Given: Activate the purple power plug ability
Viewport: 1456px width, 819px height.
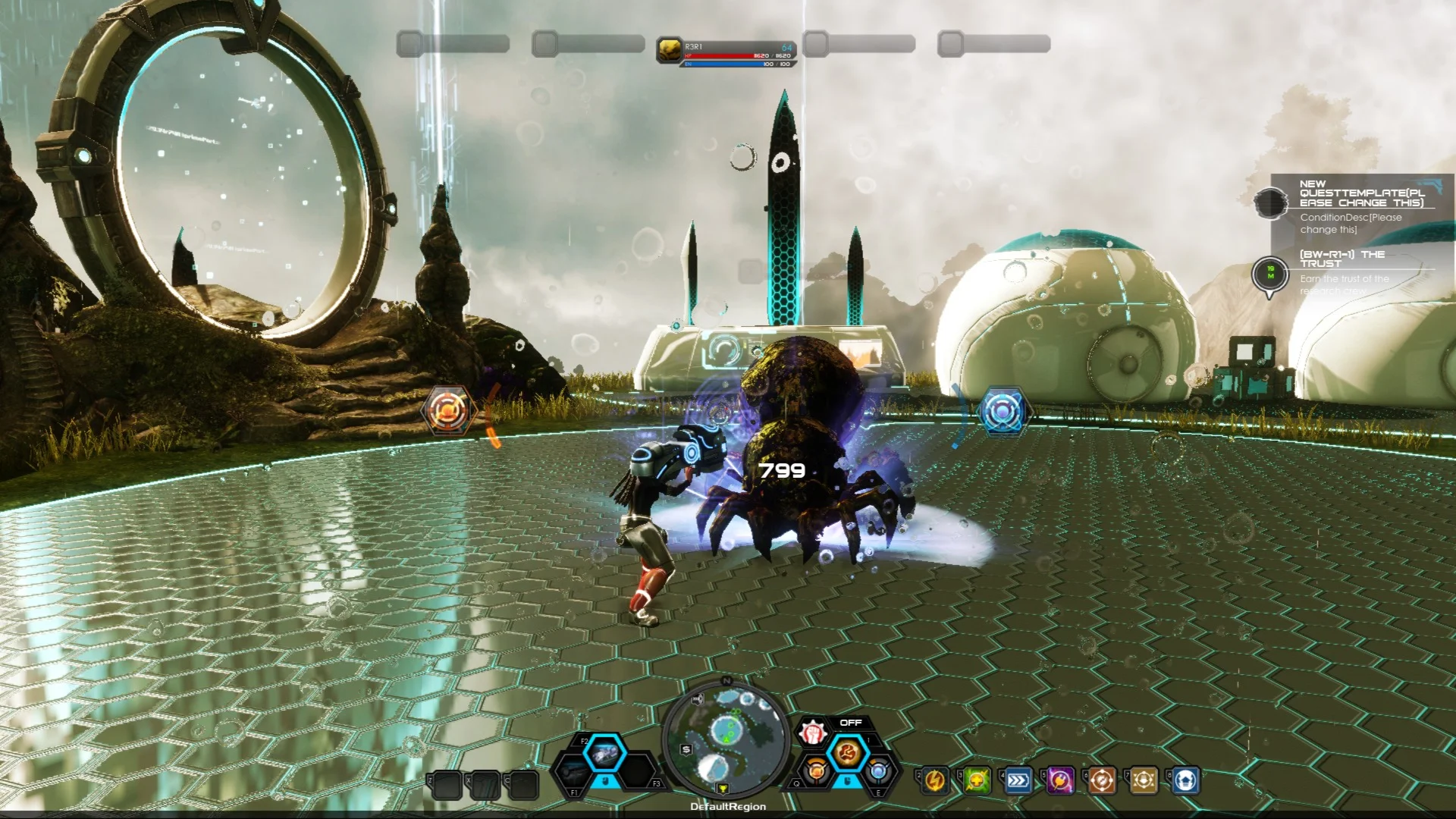Looking at the screenshot, I should pos(1060,780).
